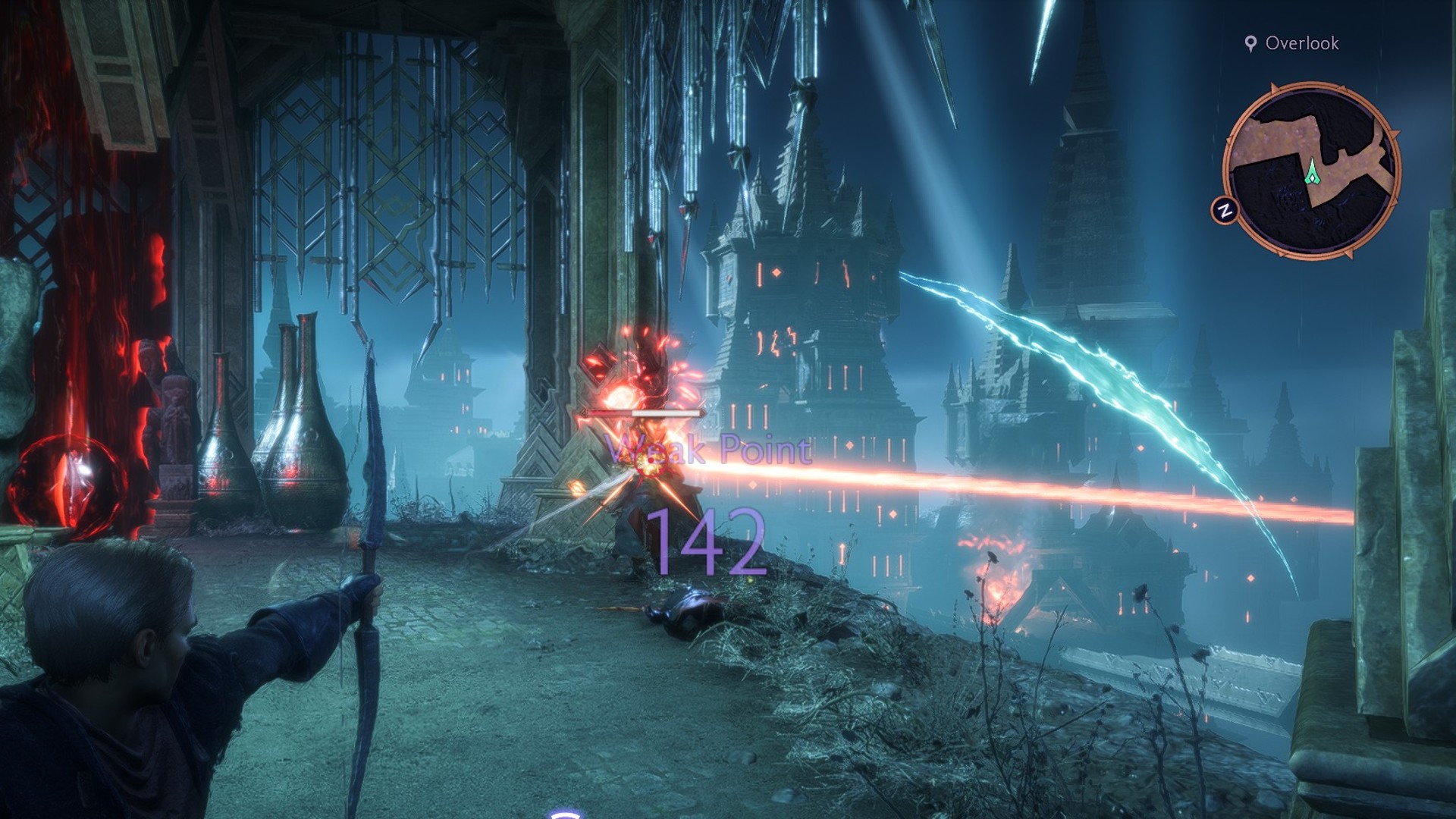Click the north compass marker on minimap
Screen dimensions: 1456x819
point(1224,210)
